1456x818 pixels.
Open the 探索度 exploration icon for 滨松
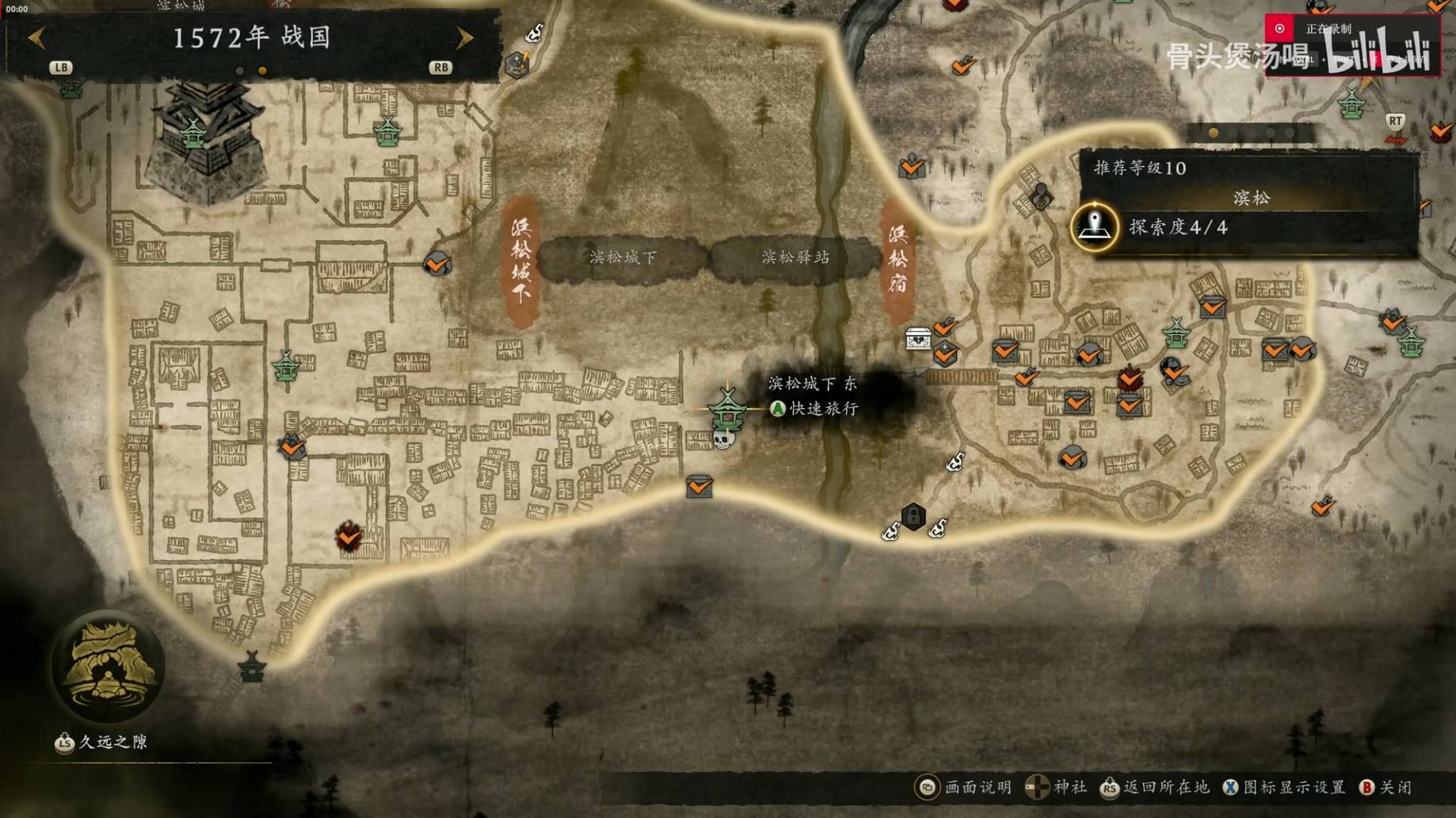coord(1094,227)
